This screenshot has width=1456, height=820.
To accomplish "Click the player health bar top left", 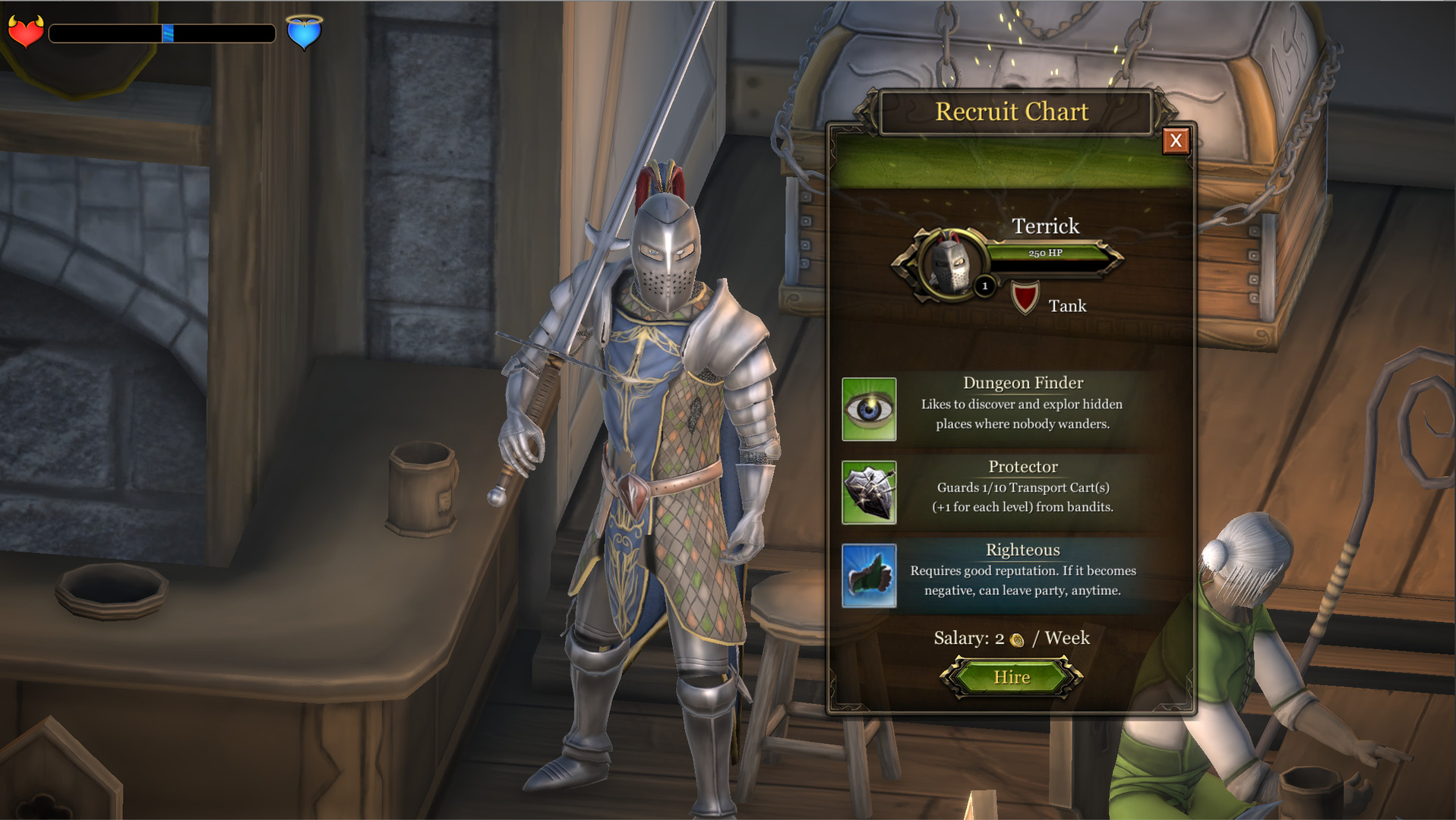I will click(x=162, y=33).
